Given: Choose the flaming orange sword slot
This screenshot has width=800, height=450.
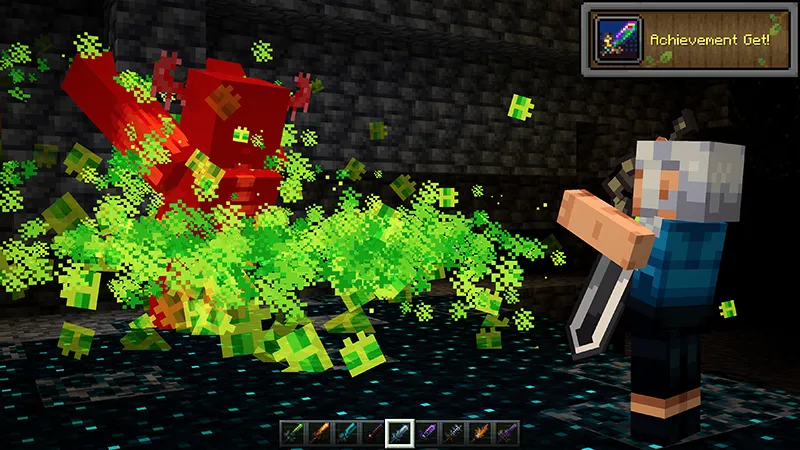Looking at the screenshot, I should point(481,432).
